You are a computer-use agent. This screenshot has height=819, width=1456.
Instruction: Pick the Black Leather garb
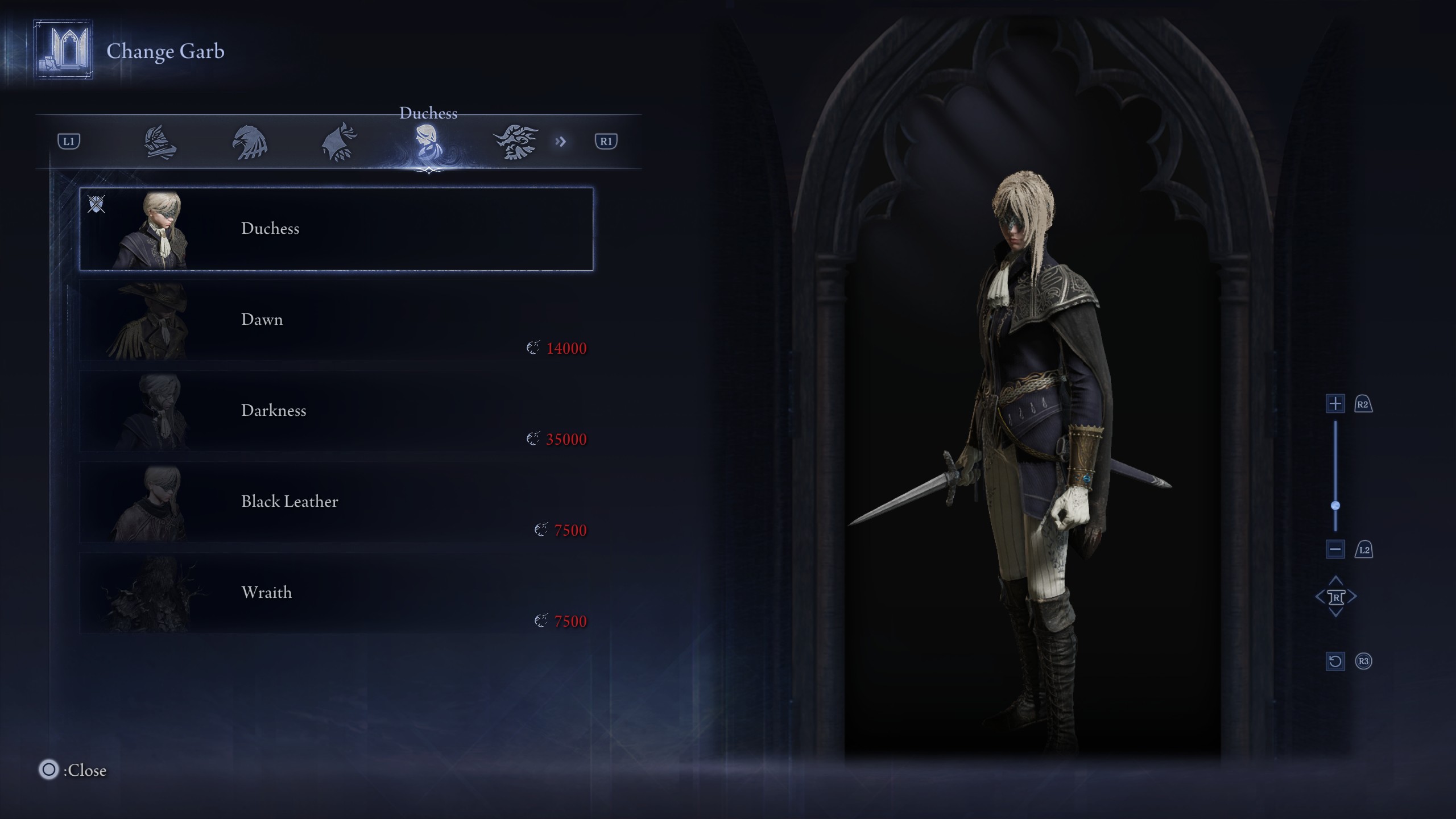point(336,502)
